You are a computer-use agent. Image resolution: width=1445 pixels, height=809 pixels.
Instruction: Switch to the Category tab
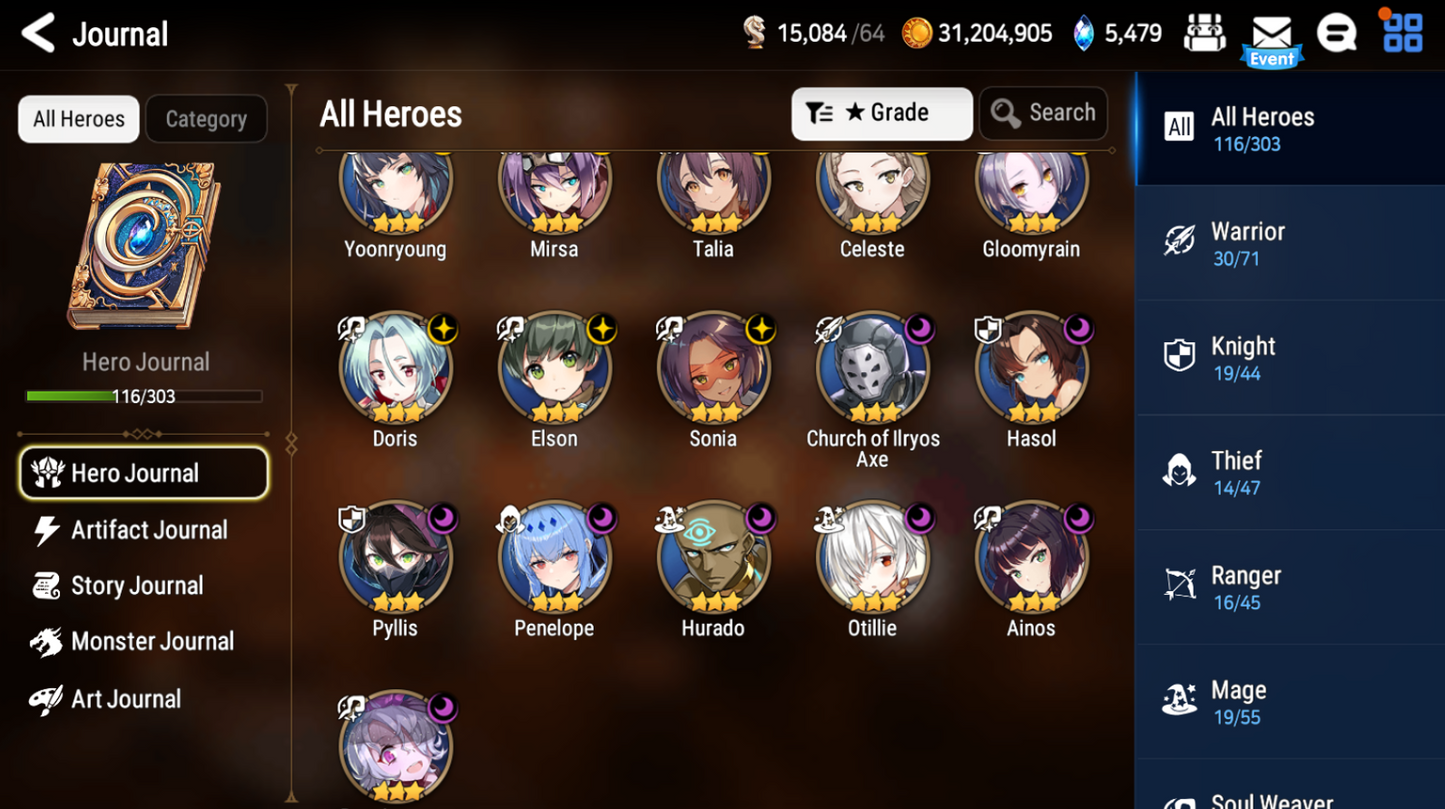[x=206, y=118]
